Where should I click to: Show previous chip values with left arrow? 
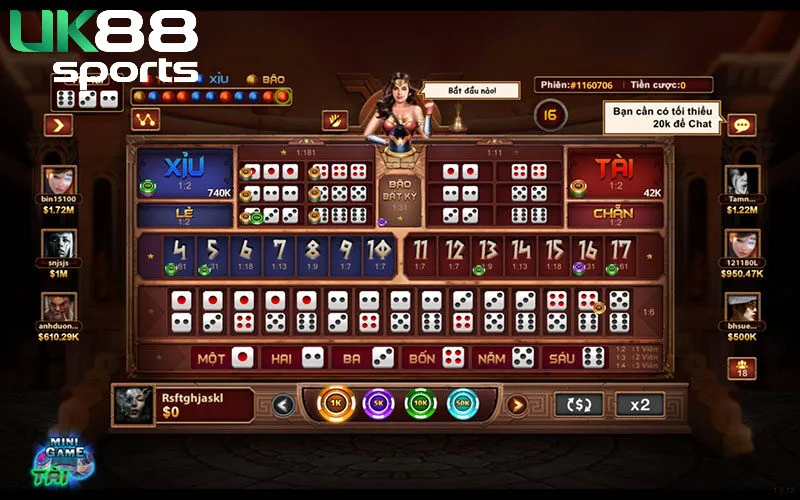click(x=283, y=405)
